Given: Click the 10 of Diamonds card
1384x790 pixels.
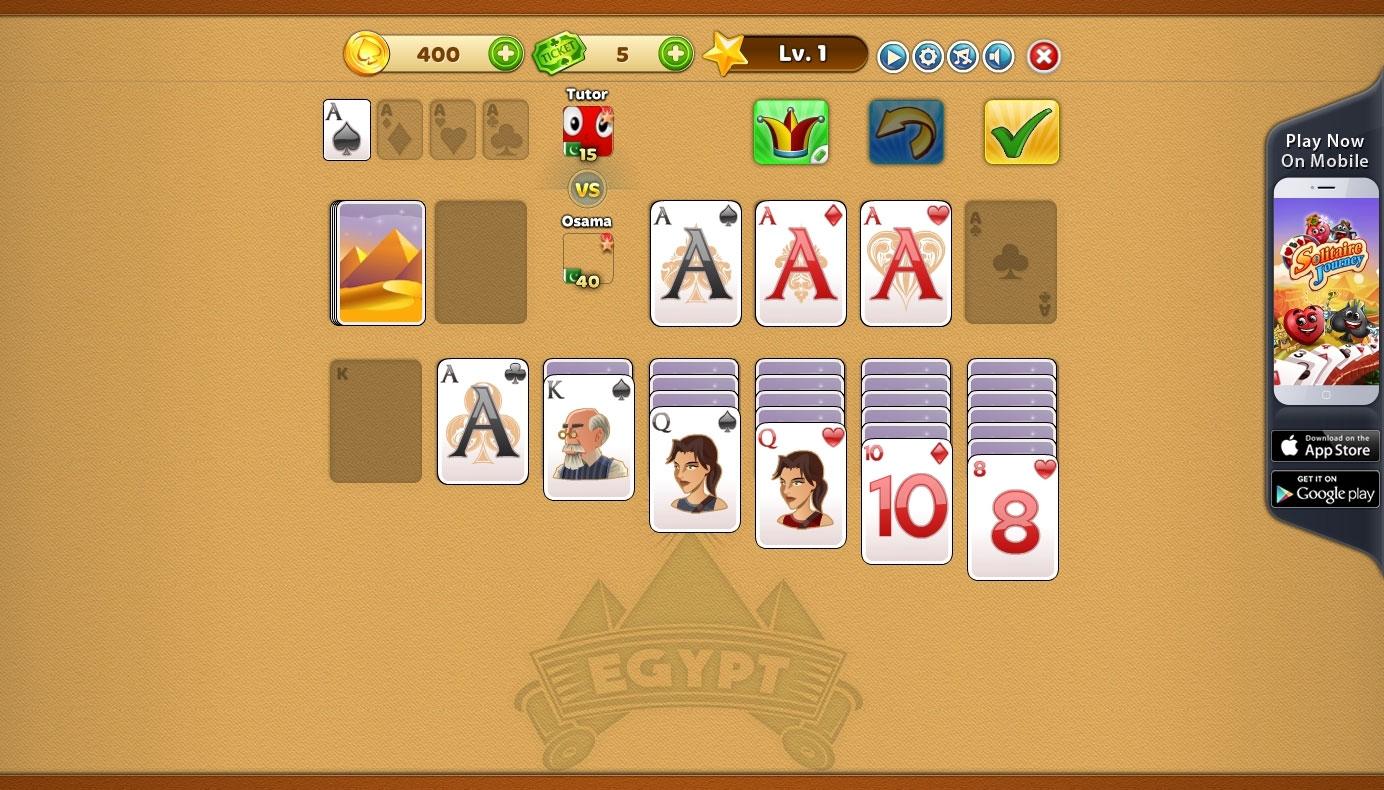Looking at the screenshot, I should click(906, 500).
